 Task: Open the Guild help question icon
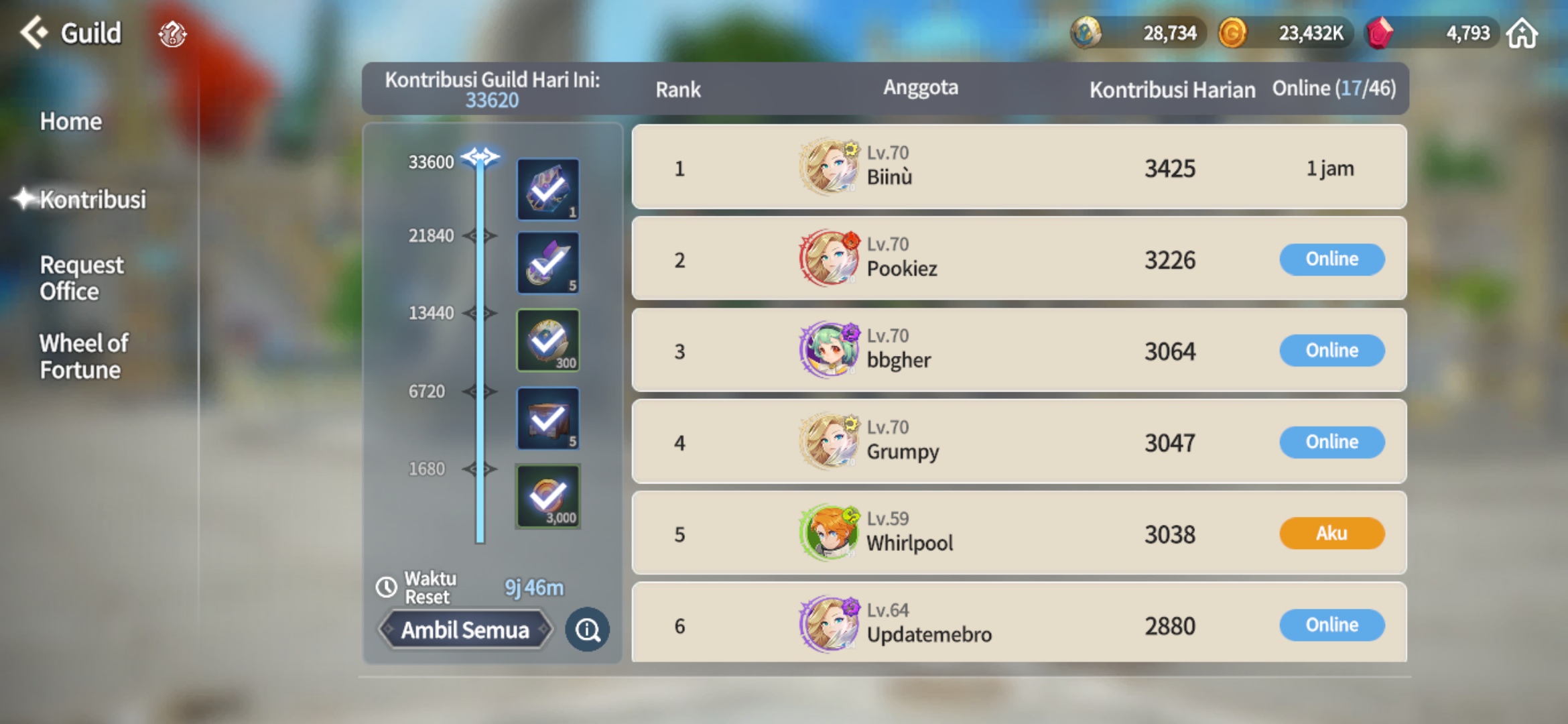tap(172, 34)
